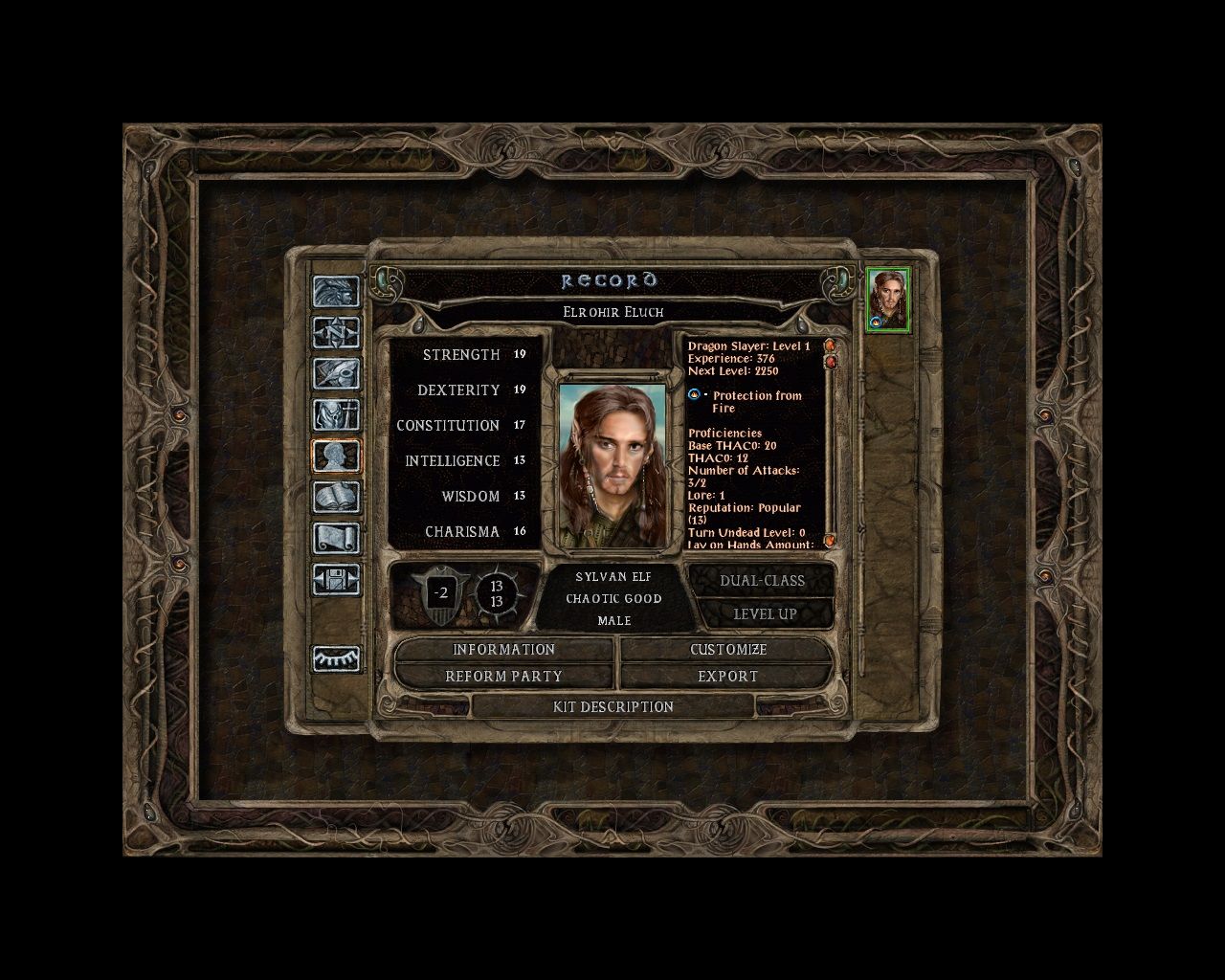
Task: Click the armor class shield showing -2
Action: (440, 593)
